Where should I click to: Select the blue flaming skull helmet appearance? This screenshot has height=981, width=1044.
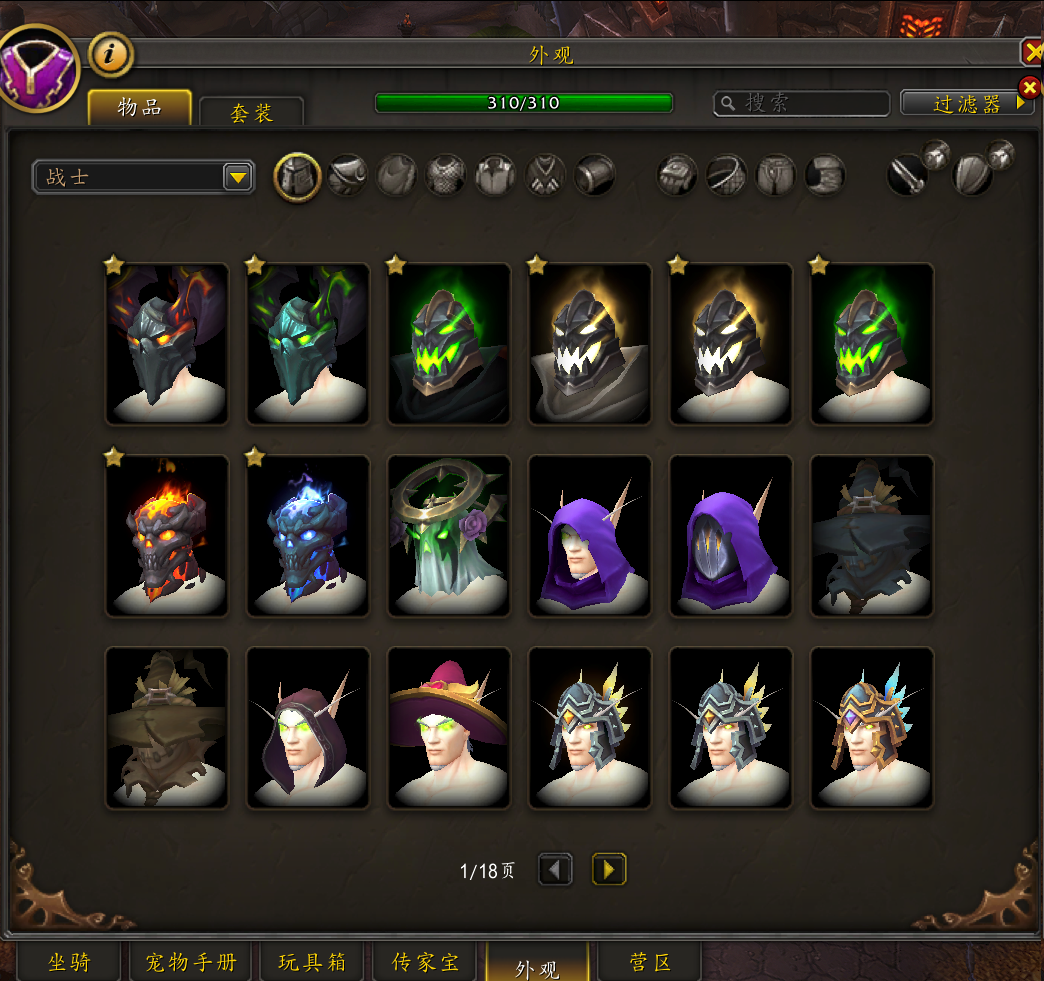coord(308,536)
